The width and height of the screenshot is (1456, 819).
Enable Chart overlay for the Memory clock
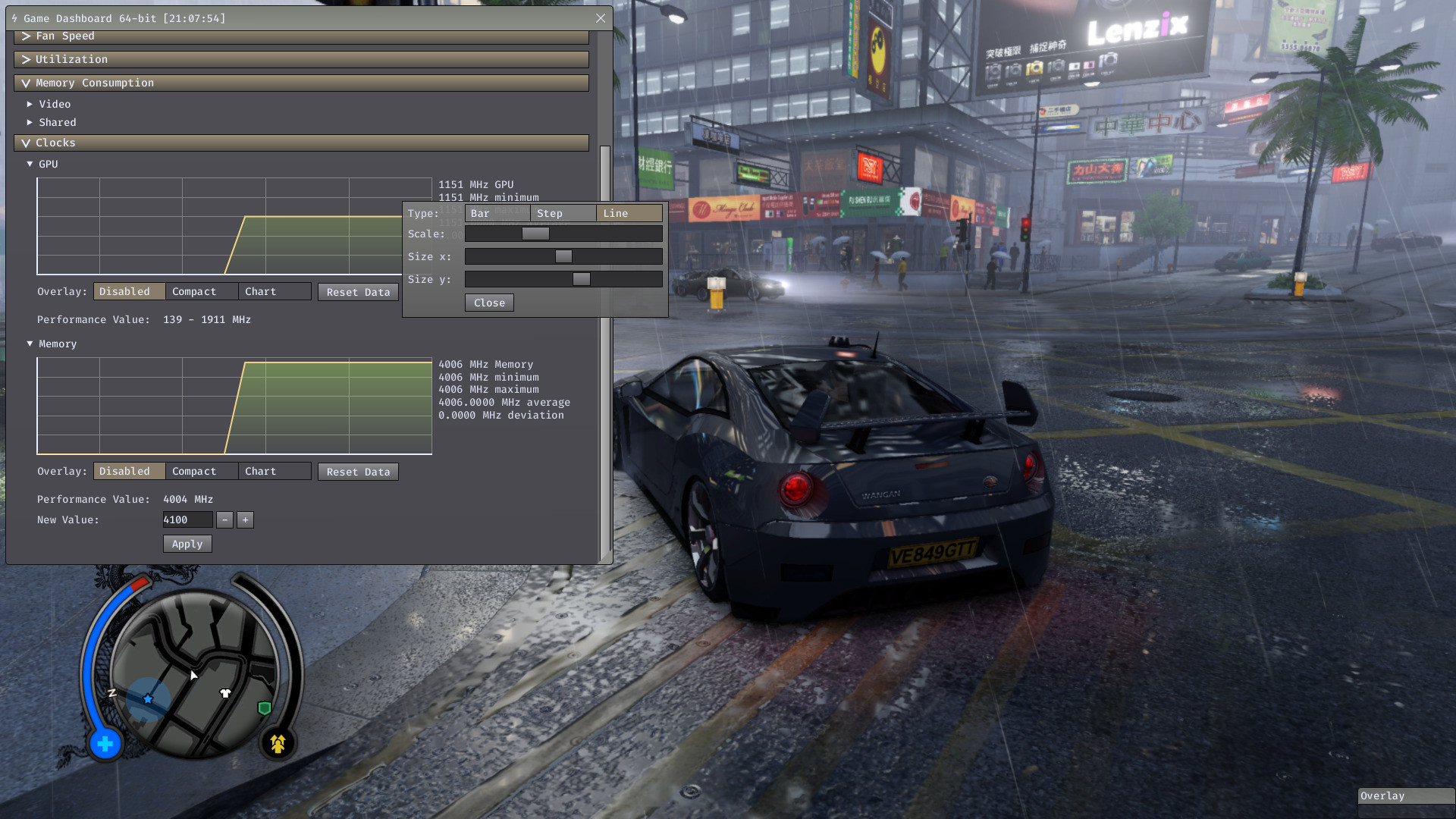point(260,471)
